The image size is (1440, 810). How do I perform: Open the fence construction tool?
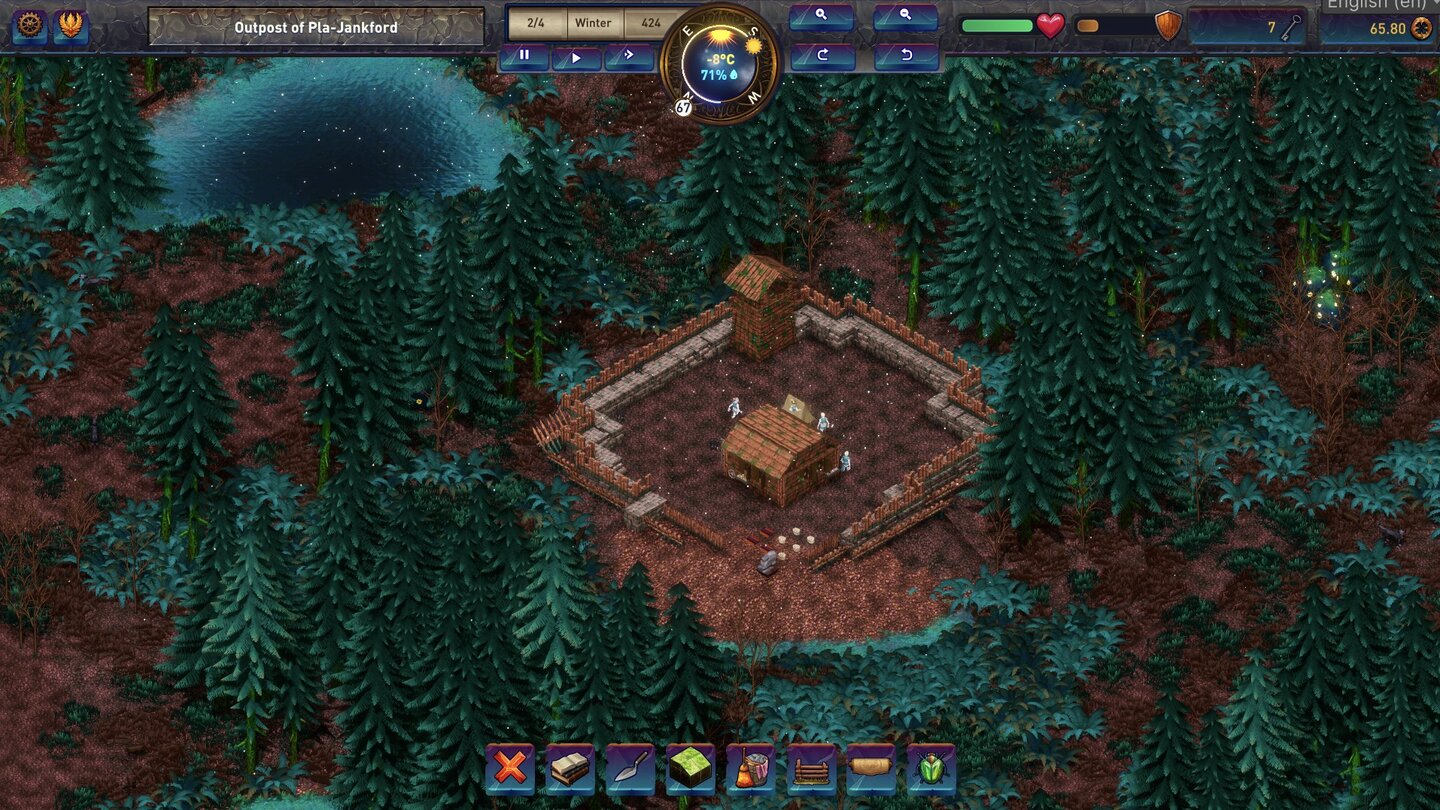point(811,770)
